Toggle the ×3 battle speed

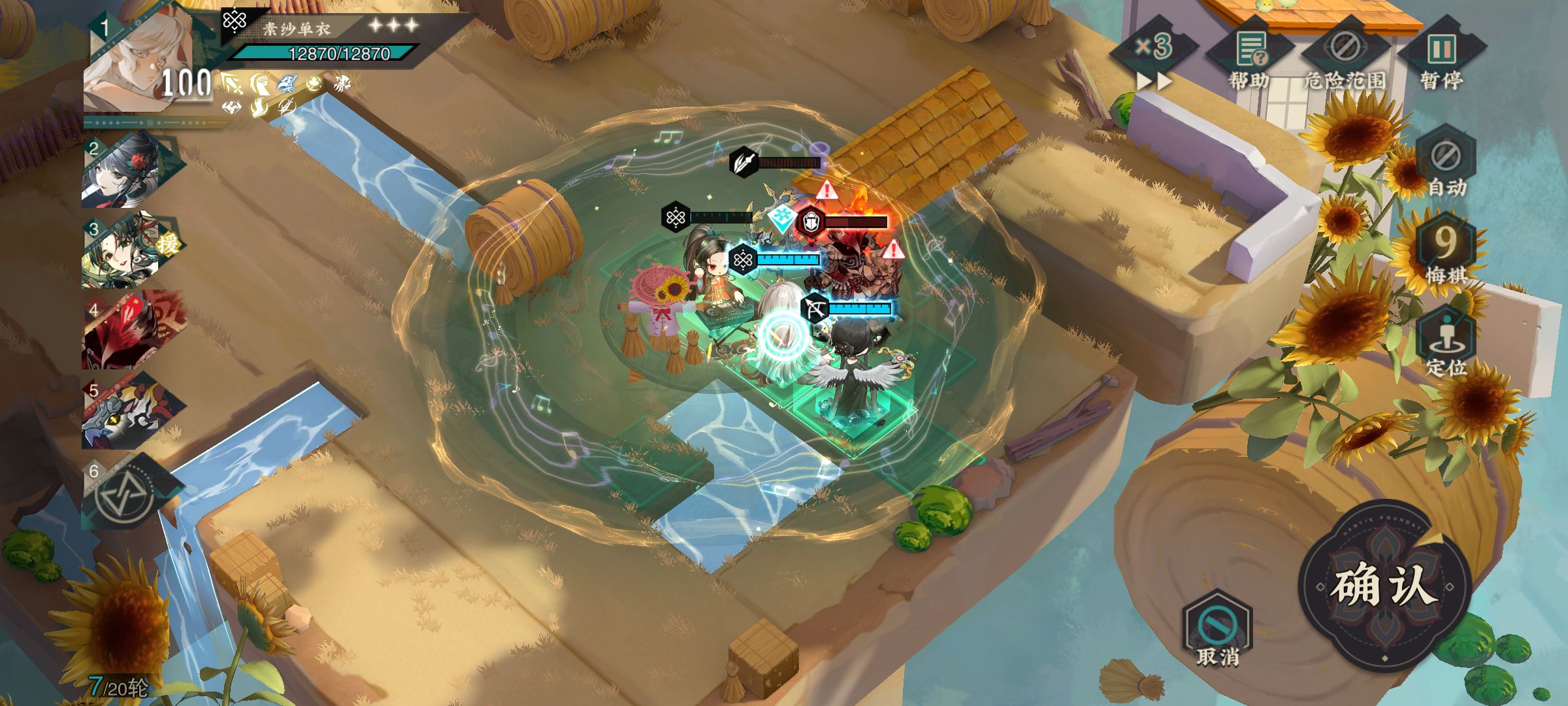point(1154,56)
